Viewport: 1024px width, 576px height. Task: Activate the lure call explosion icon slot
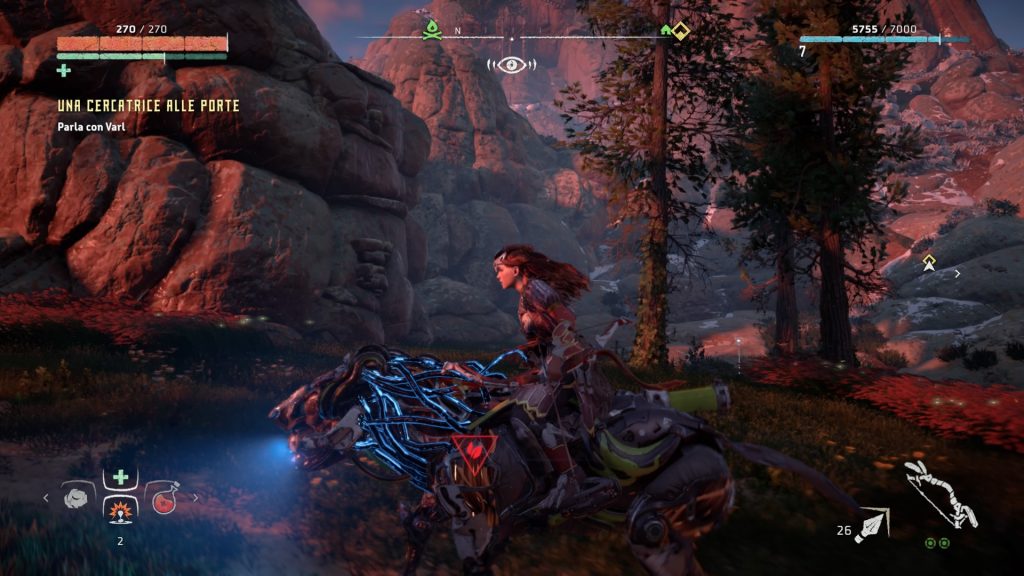point(119,512)
